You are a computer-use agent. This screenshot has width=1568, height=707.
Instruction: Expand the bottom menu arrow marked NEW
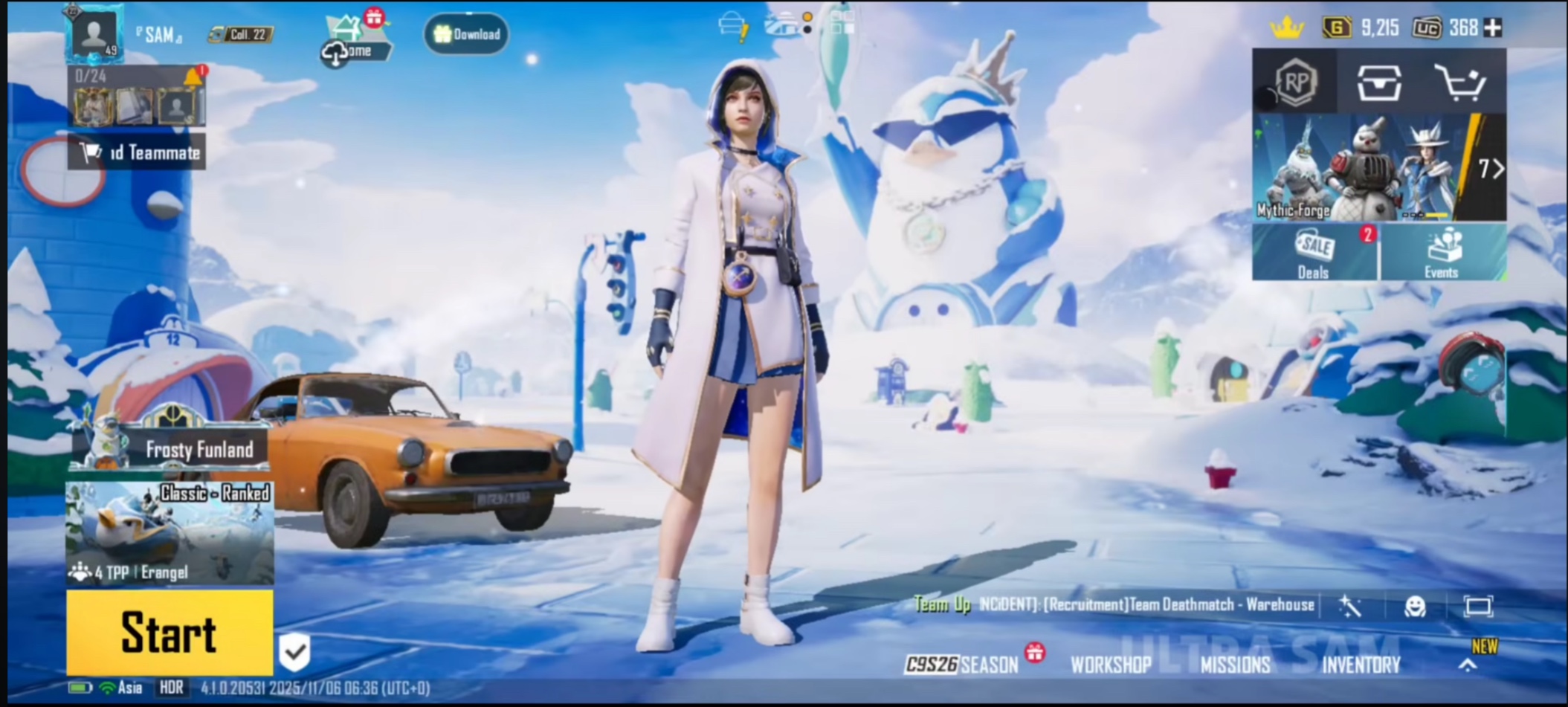pyautogui.click(x=1468, y=664)
